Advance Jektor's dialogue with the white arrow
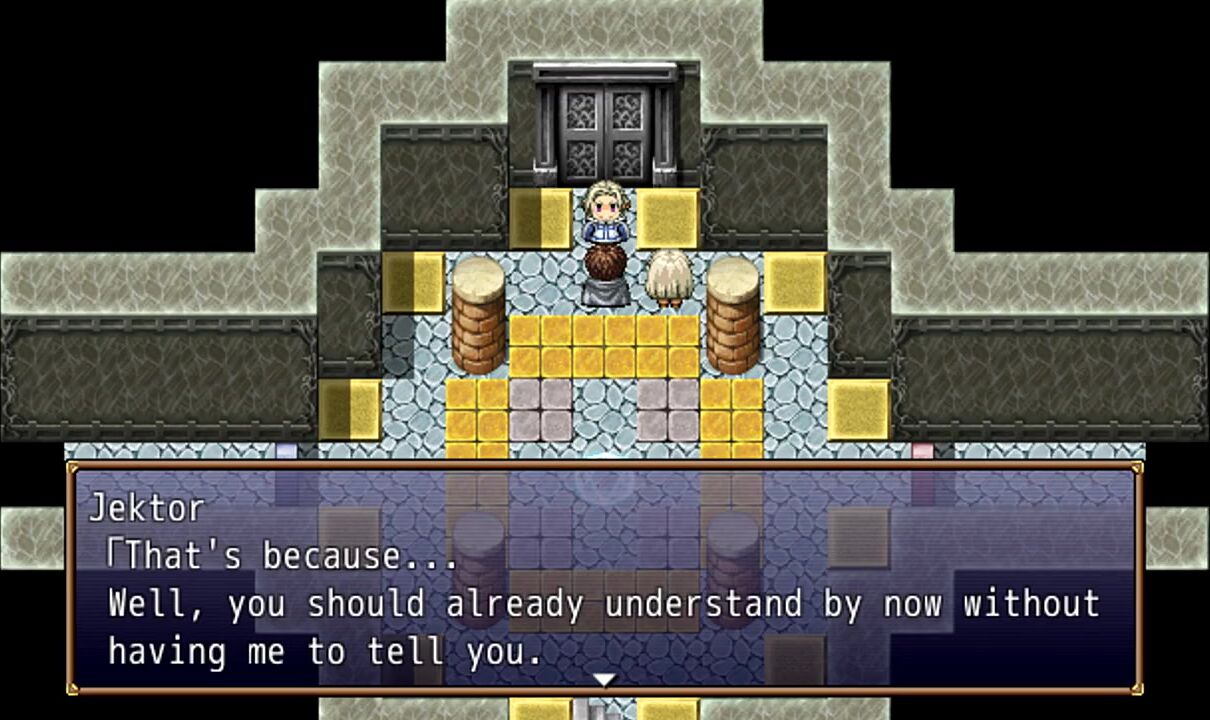This screenshot has height=720, width=1210. (604, 680)
